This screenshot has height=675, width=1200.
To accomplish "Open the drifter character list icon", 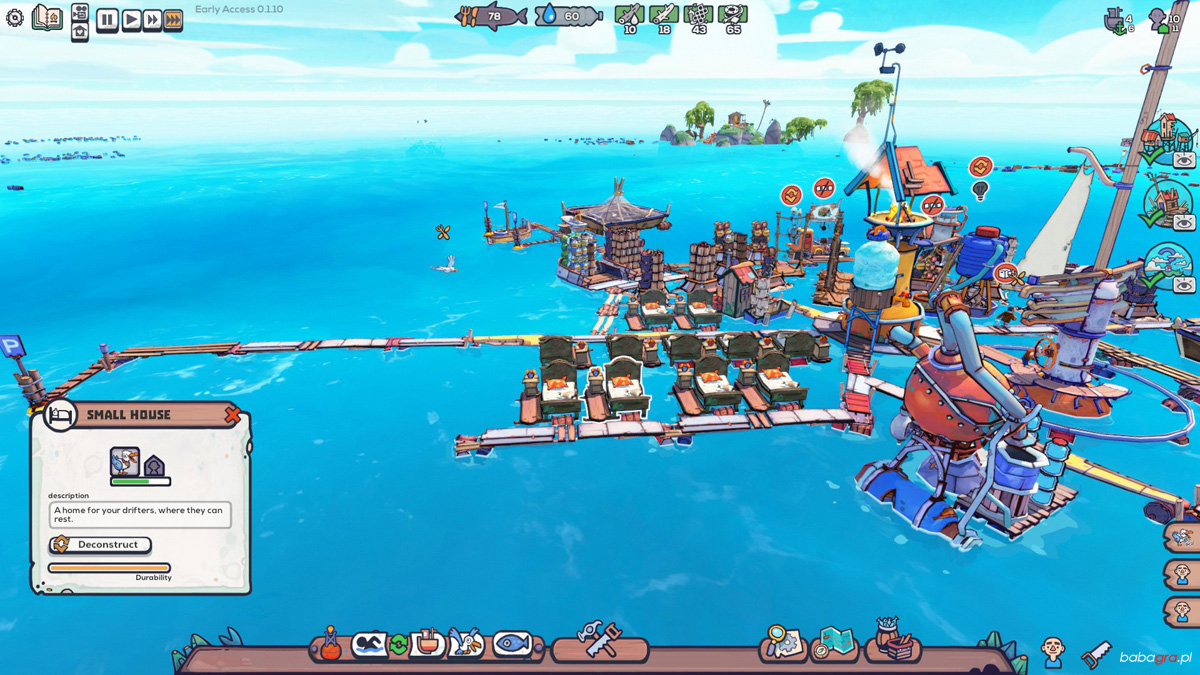I will (x=1052, y=652).
